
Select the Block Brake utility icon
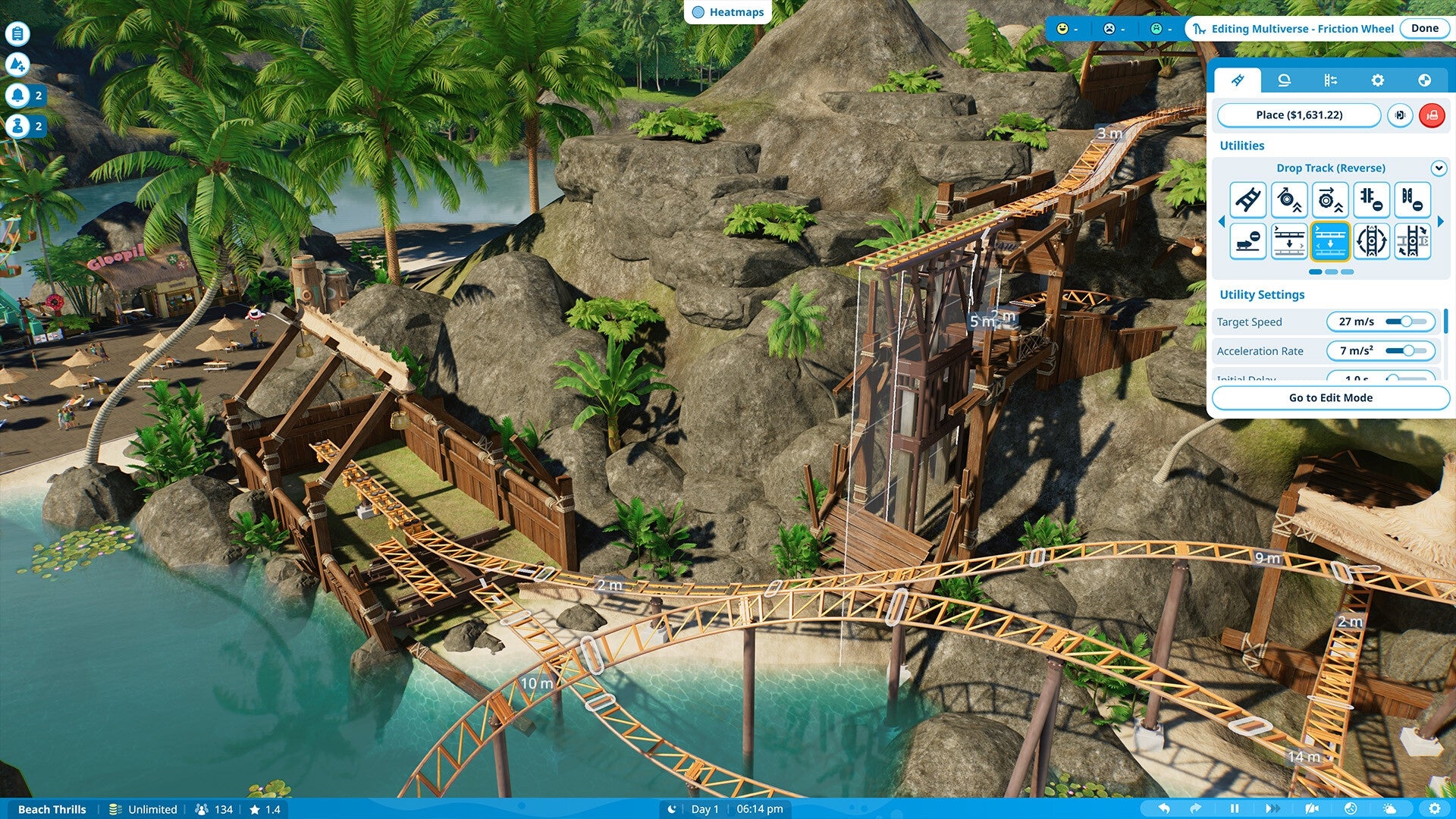click(x=1412, y=199)
